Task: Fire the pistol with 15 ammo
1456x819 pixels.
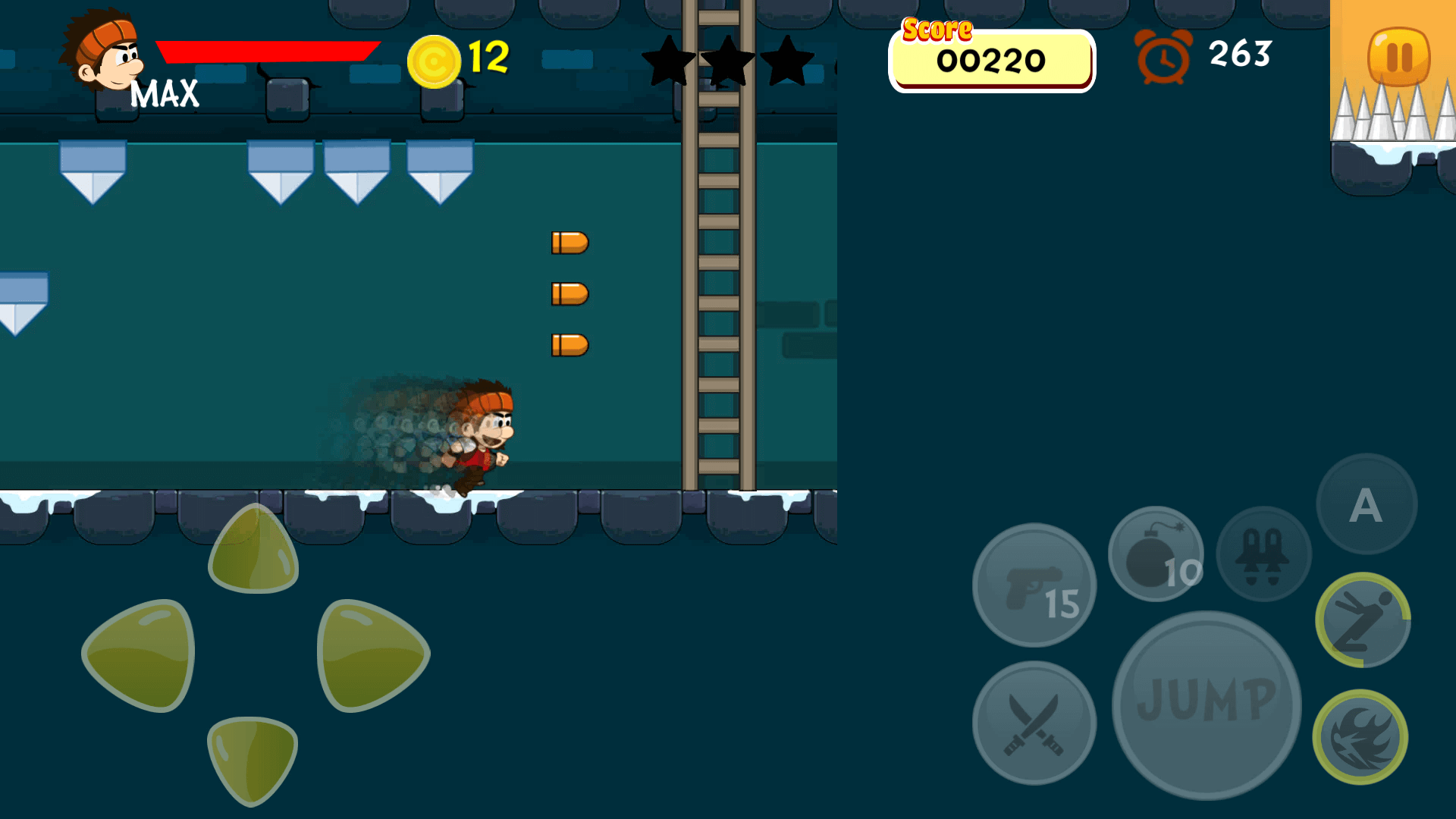Action: click(x=1034, y=585)
